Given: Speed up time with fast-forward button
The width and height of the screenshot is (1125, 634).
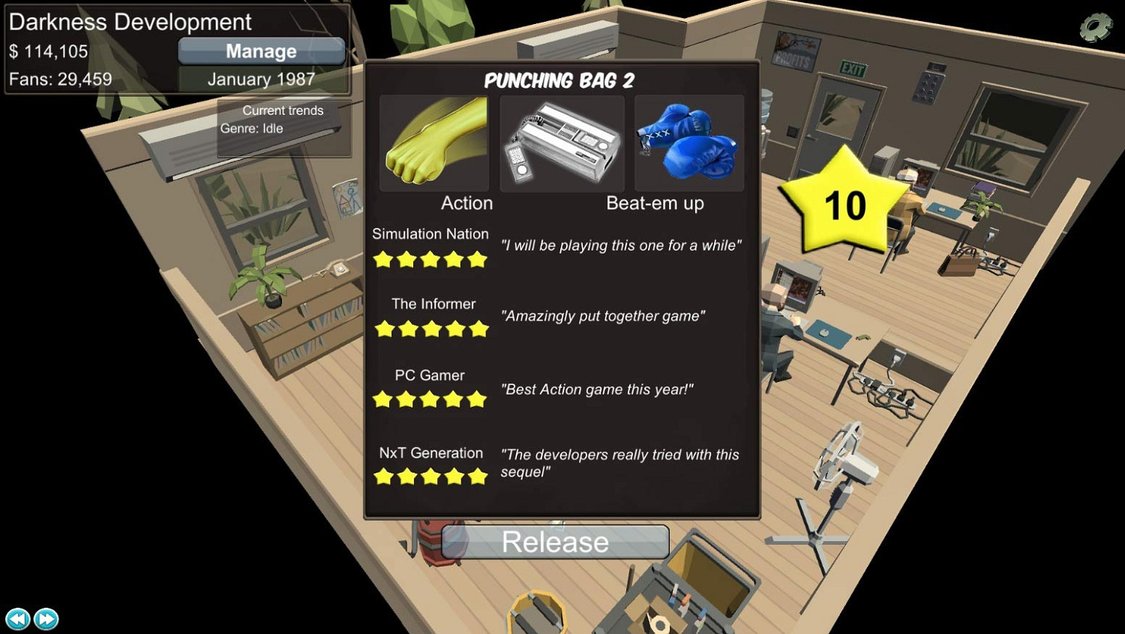Looking at the screenshot, I should click(46, 619).
